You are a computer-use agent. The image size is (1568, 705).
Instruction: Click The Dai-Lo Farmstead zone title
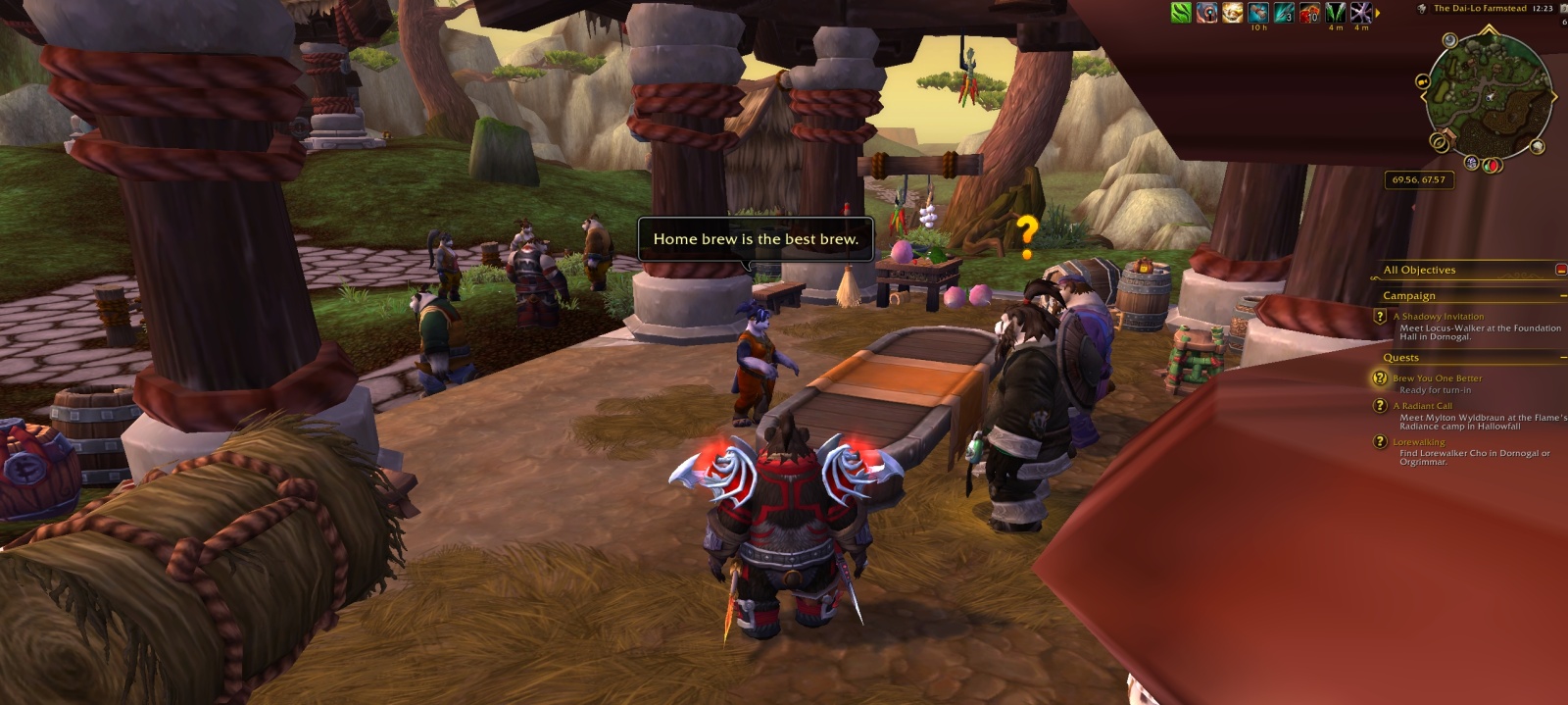[1480, 9]
